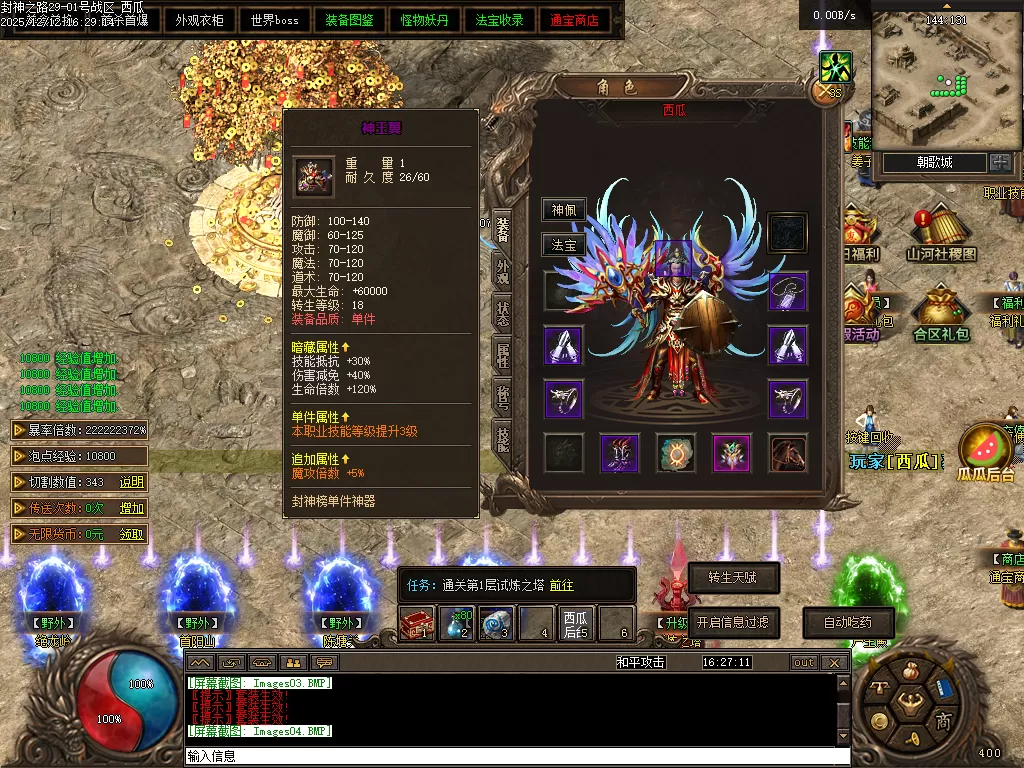
Task: Toggle the 自动吃药 auto-potion button
Action: click(847, 622)
